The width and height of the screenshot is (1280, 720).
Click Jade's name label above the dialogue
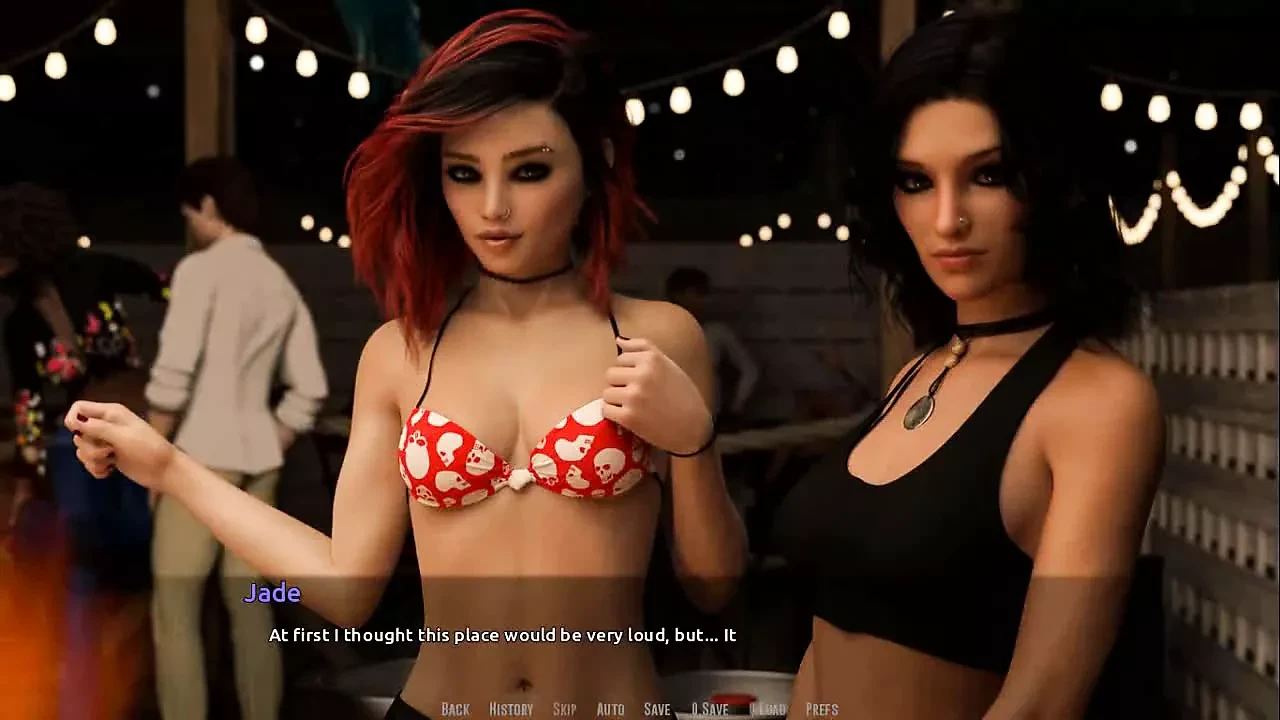point(274,594)
